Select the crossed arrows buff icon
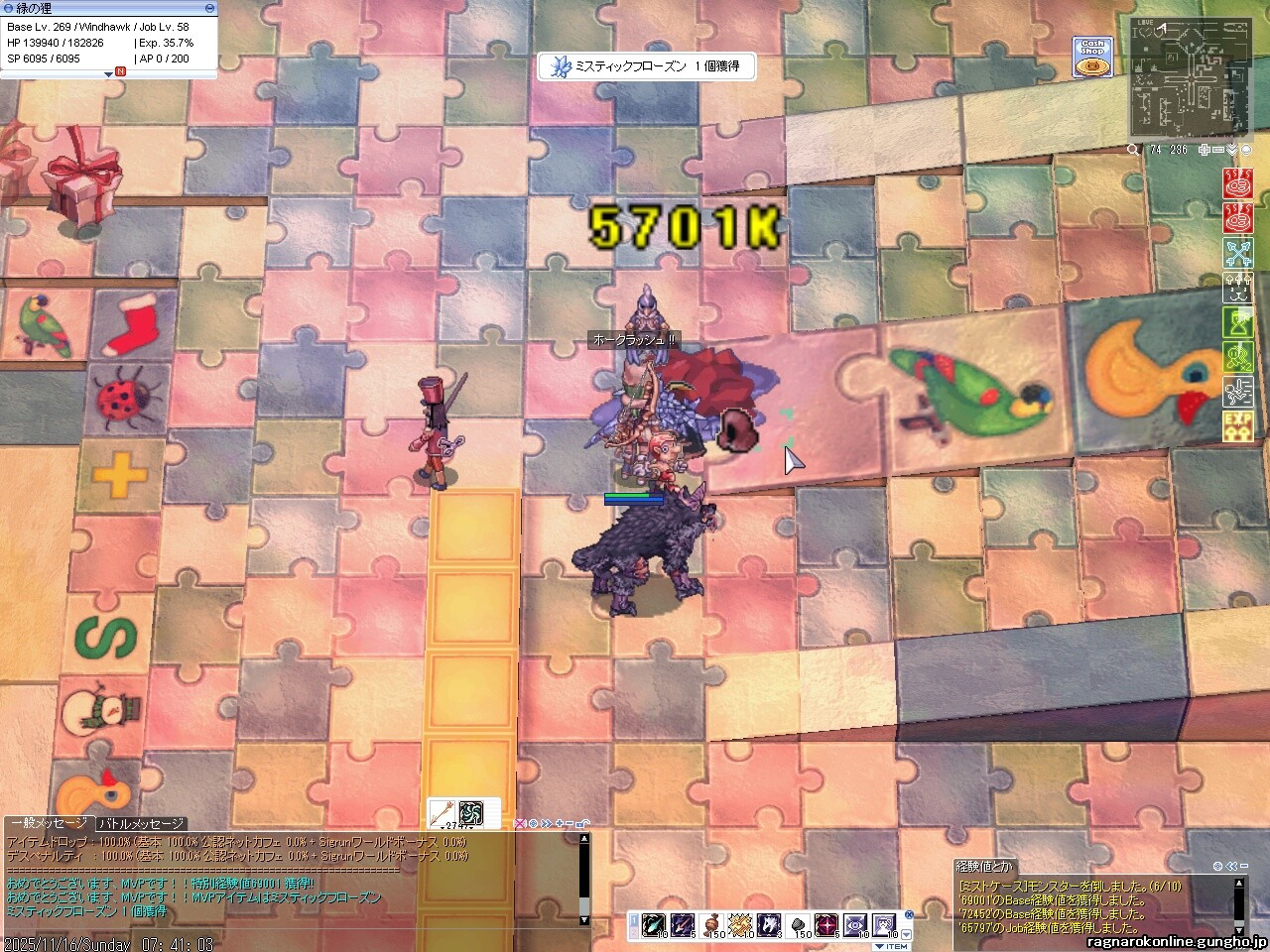The width and height of the screenshot is (1270, 952). point(1237,254)
